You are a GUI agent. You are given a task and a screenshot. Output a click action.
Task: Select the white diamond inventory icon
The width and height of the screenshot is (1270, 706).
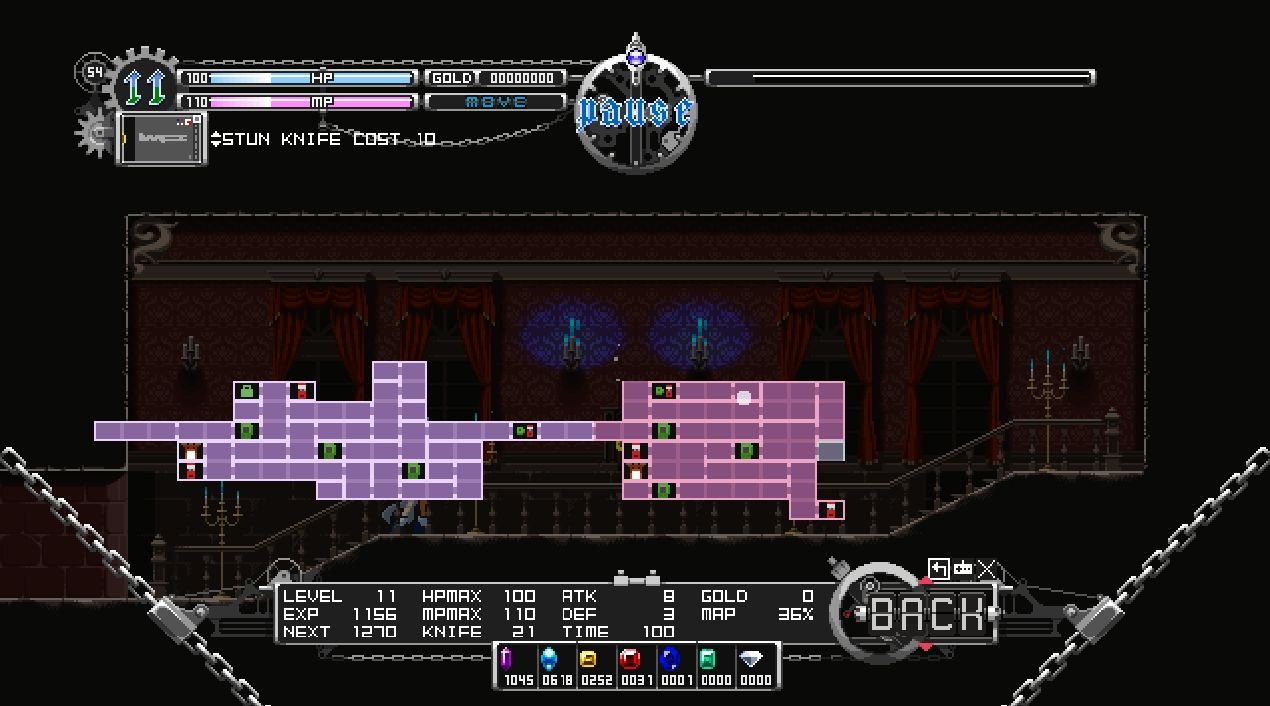pyautogui.click(x=752, y=659)
